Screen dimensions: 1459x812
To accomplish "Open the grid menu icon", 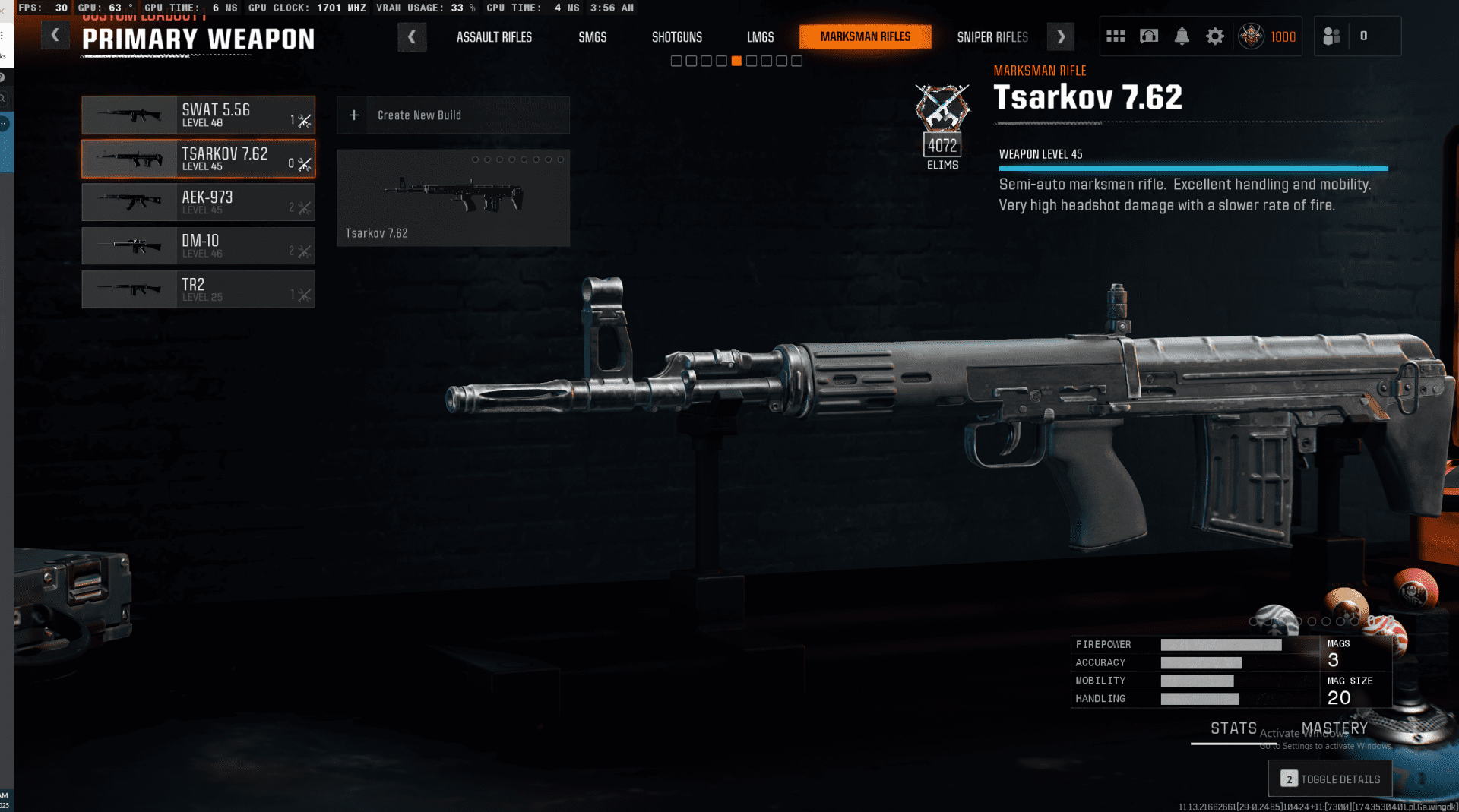I will pos(1116,36).
